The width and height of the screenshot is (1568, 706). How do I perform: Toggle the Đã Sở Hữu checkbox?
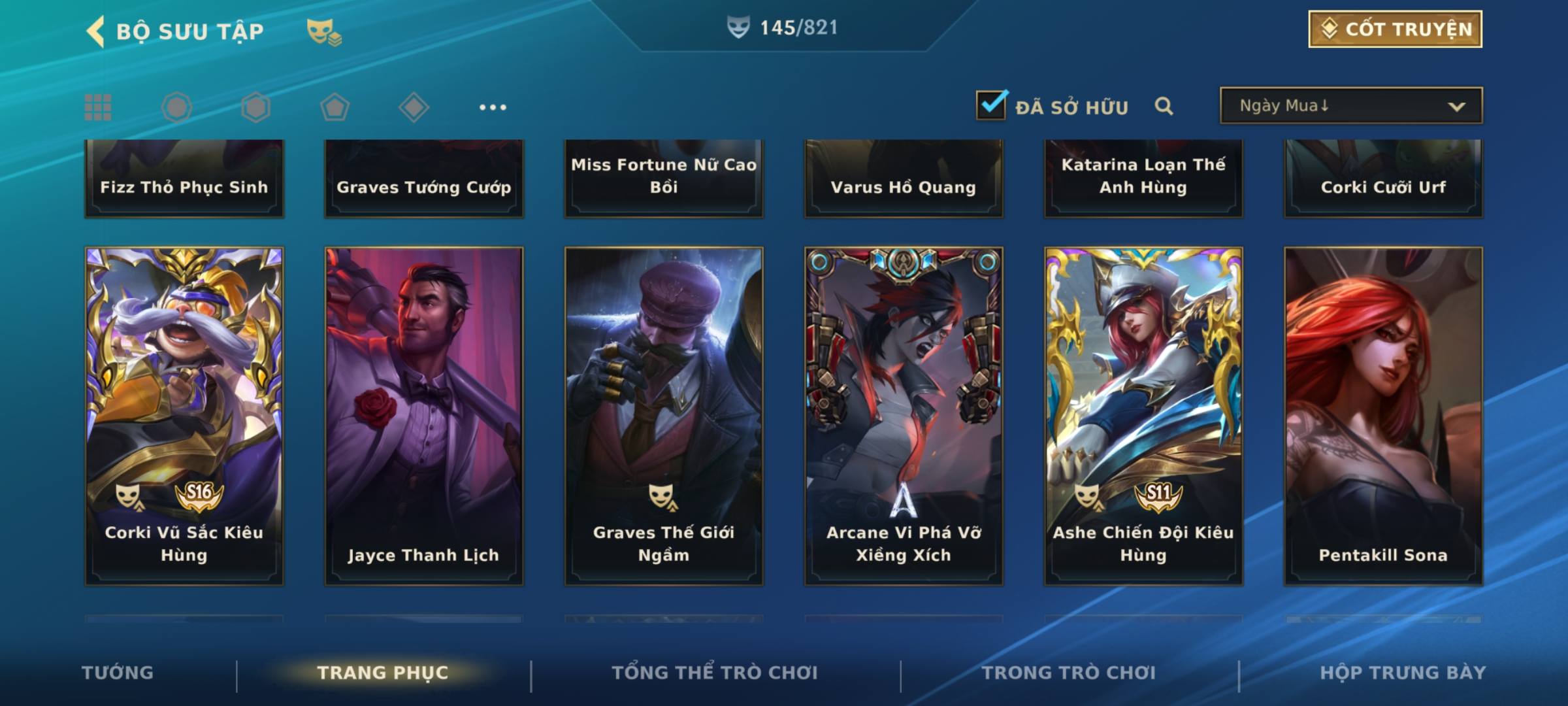point(991,105)
